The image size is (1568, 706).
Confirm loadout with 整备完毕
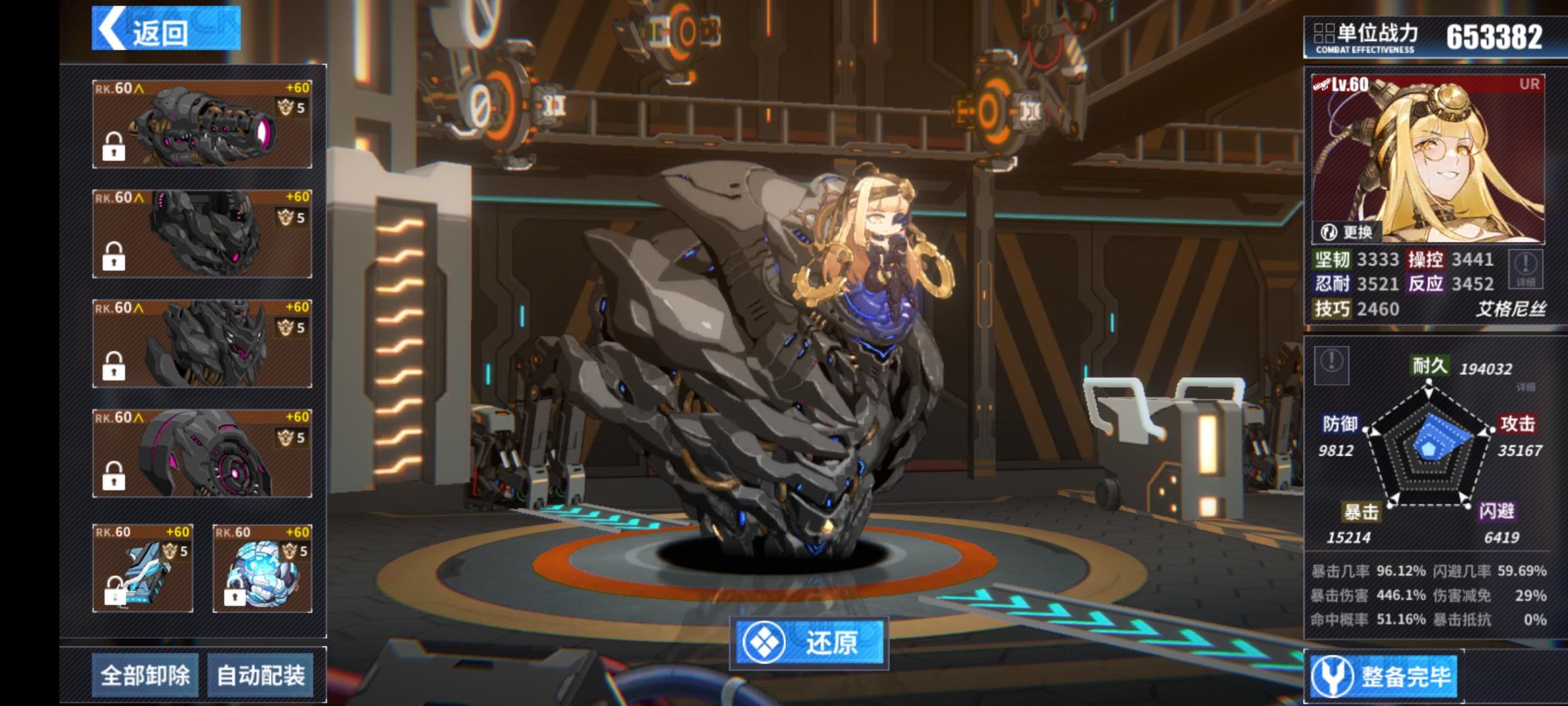(x=1384, y=676)
